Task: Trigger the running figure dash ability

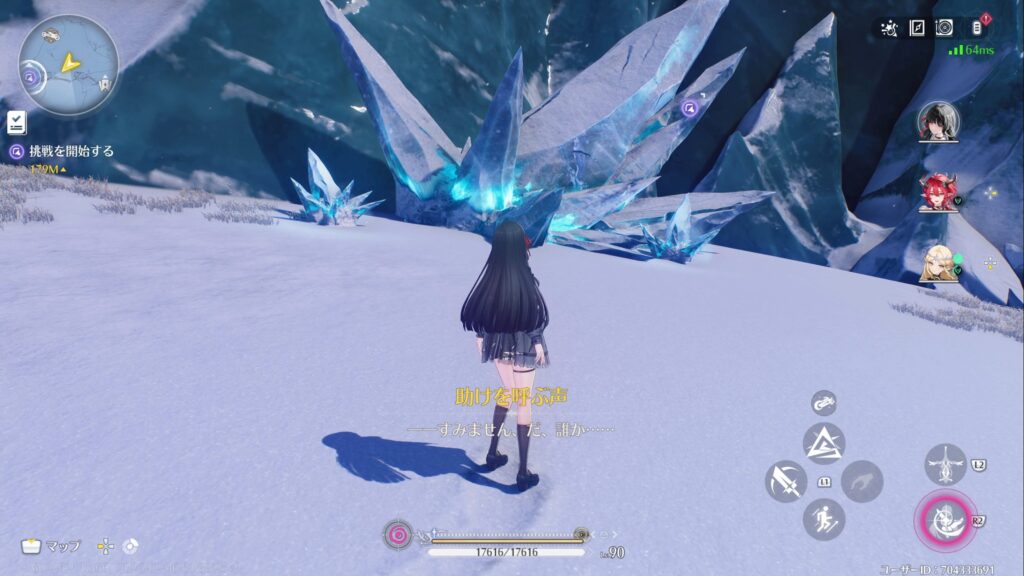Action: tap(824, 519)
